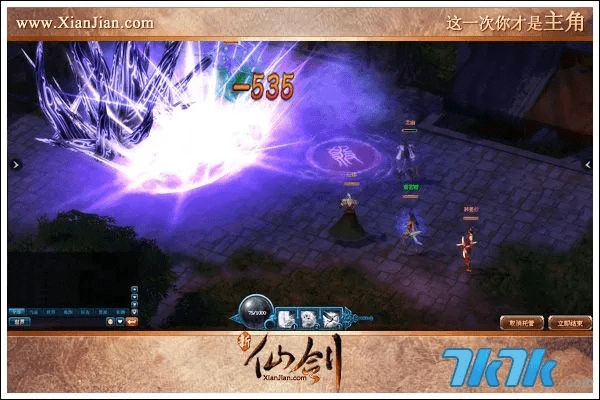600x400 pixels.
Task: Open the emoticon face button in chat
Action: tap(109, 322)
